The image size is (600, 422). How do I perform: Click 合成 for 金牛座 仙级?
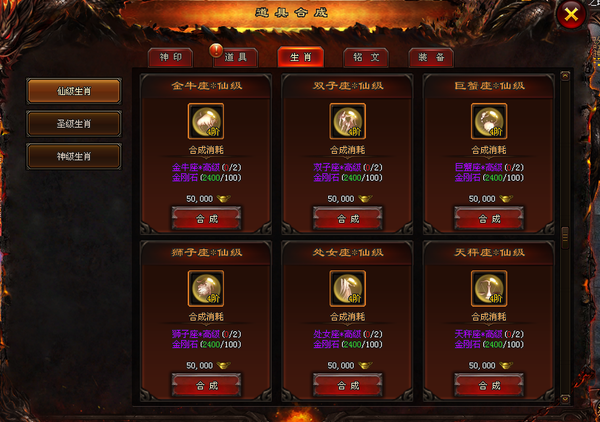(x=206, y=218)
